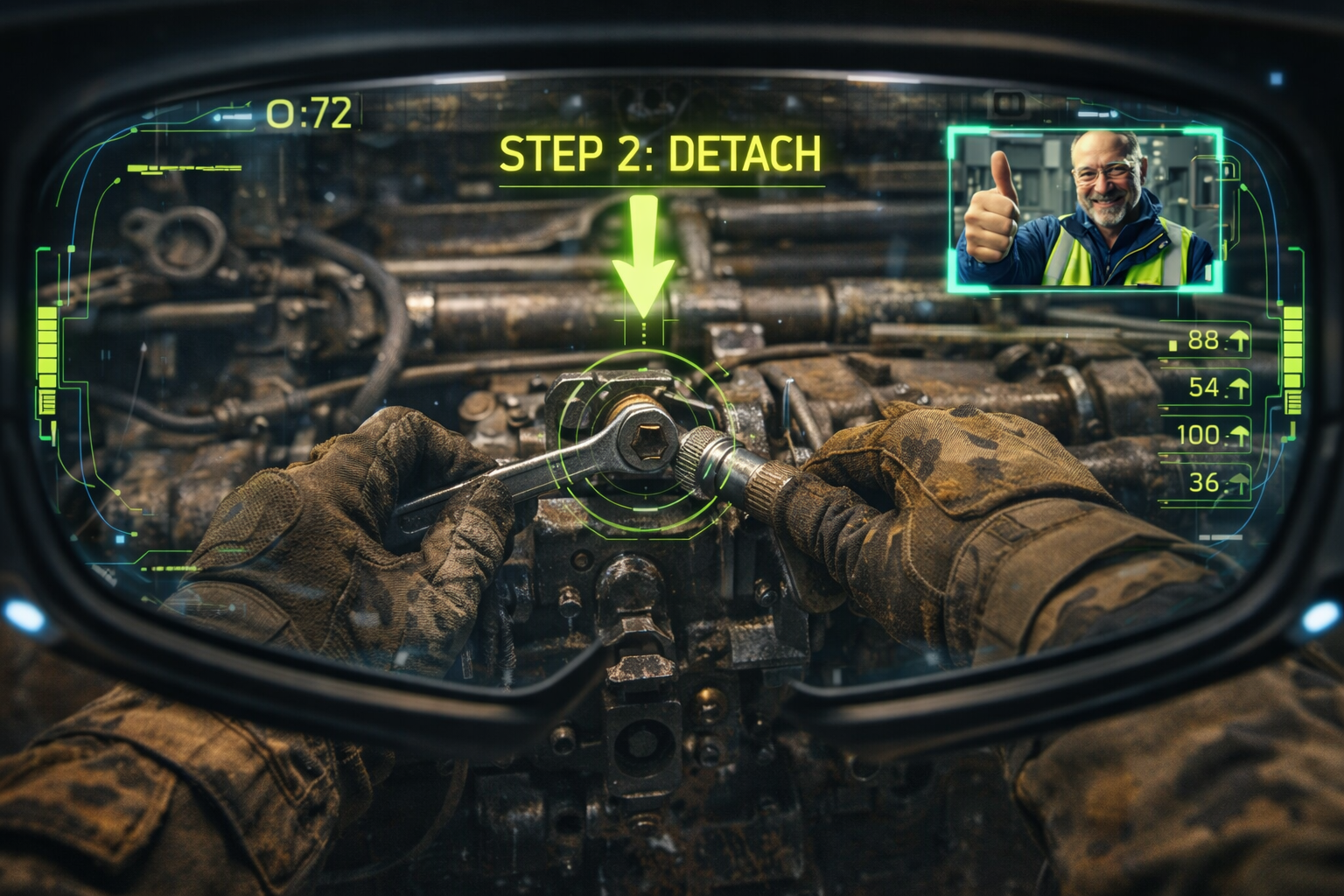Open the remote technician video feed
1344x896 pixels.
[1084, 209]
